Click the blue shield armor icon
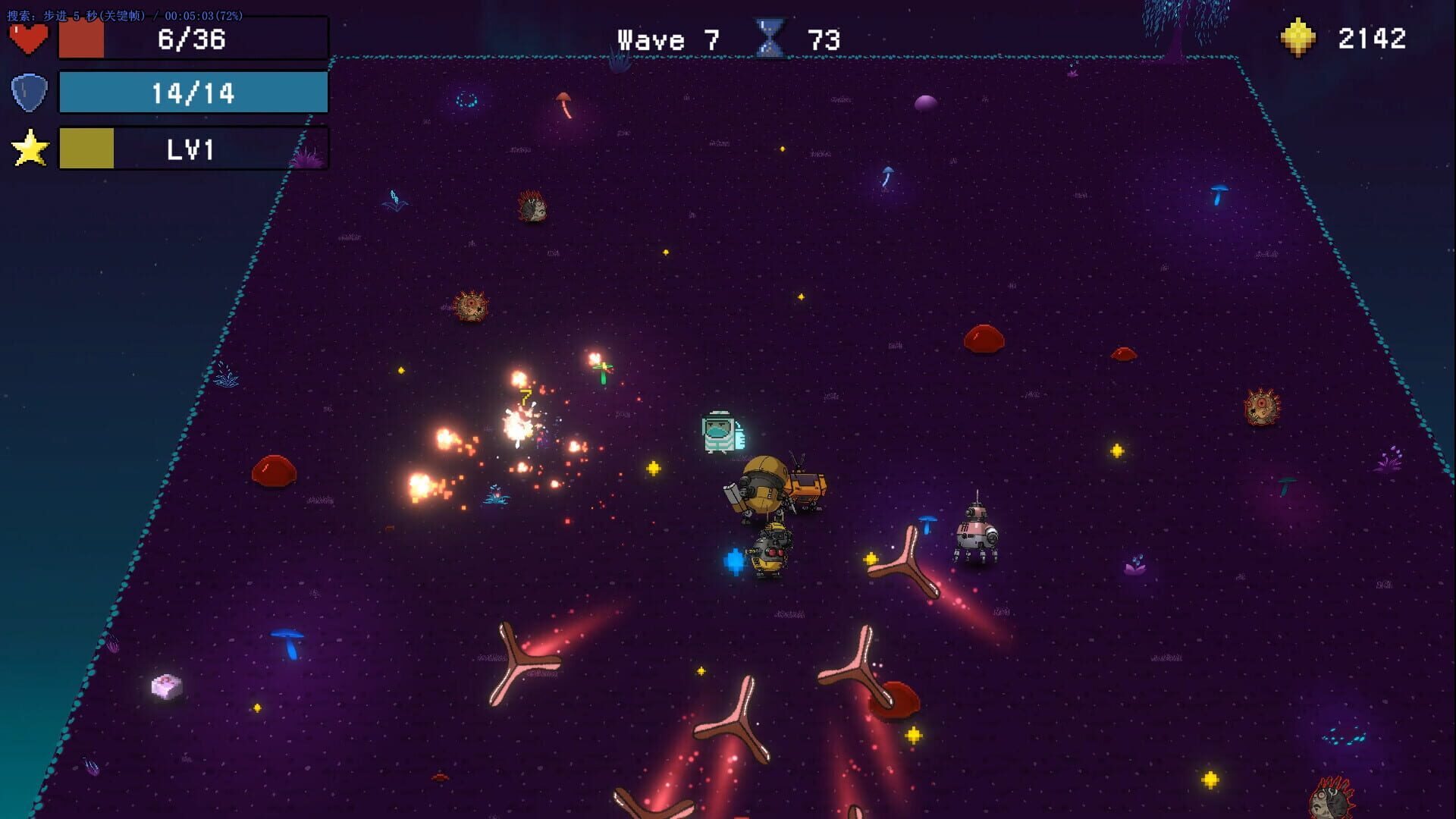Screen dimensions: 1456x819 point(29,92)
